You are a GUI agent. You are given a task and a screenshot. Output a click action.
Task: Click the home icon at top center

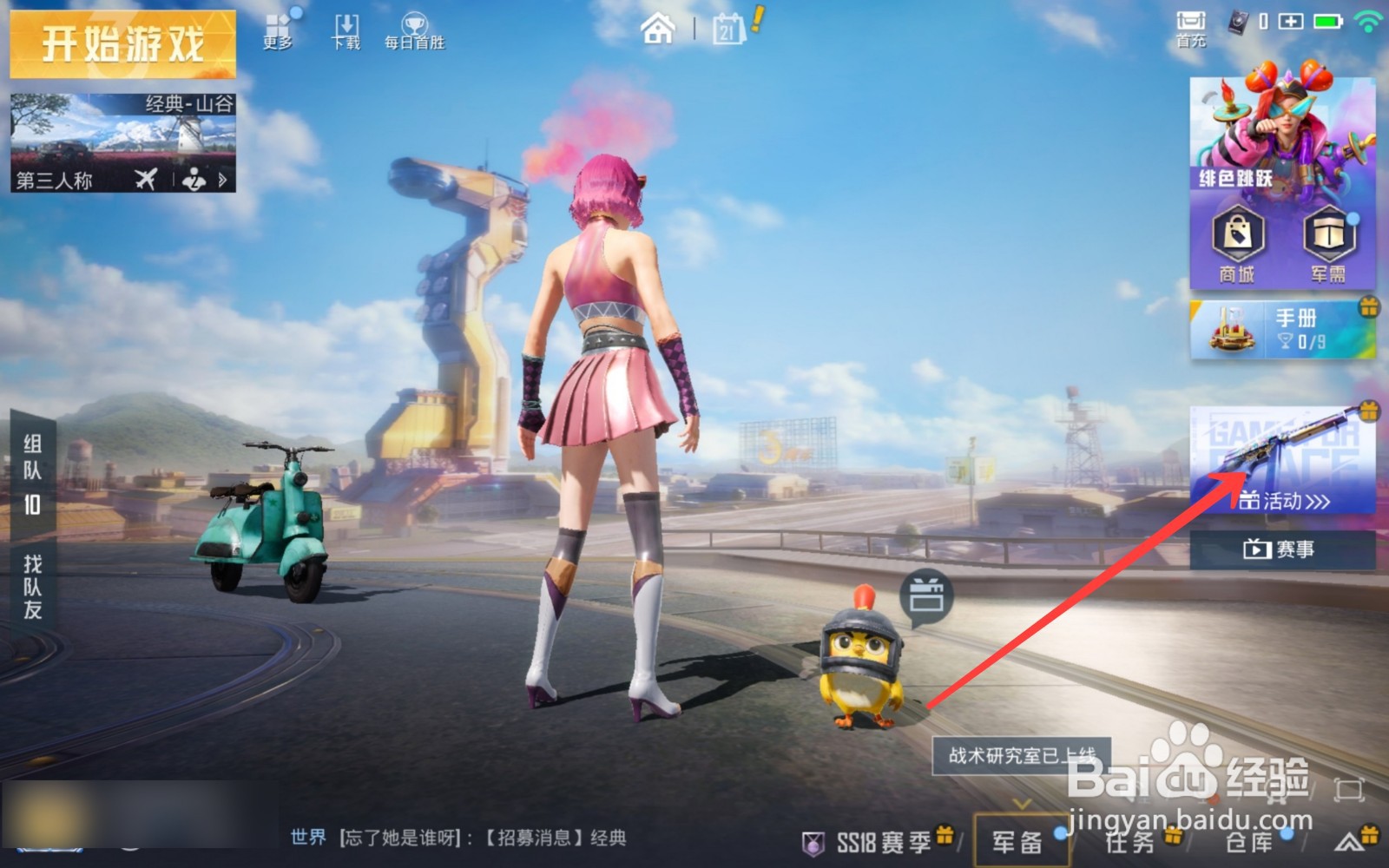pyautogui.click(x=658, y=29)
